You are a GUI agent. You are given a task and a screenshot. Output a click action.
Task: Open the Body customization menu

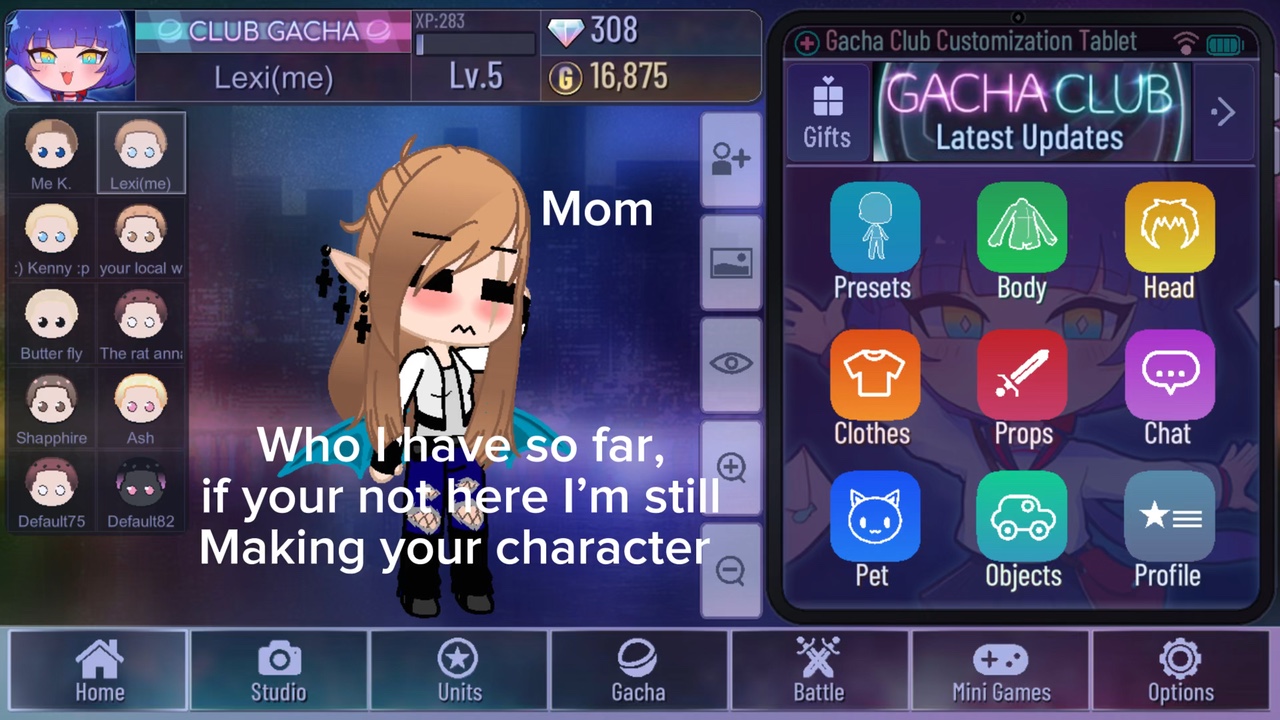pos(1021,241)
